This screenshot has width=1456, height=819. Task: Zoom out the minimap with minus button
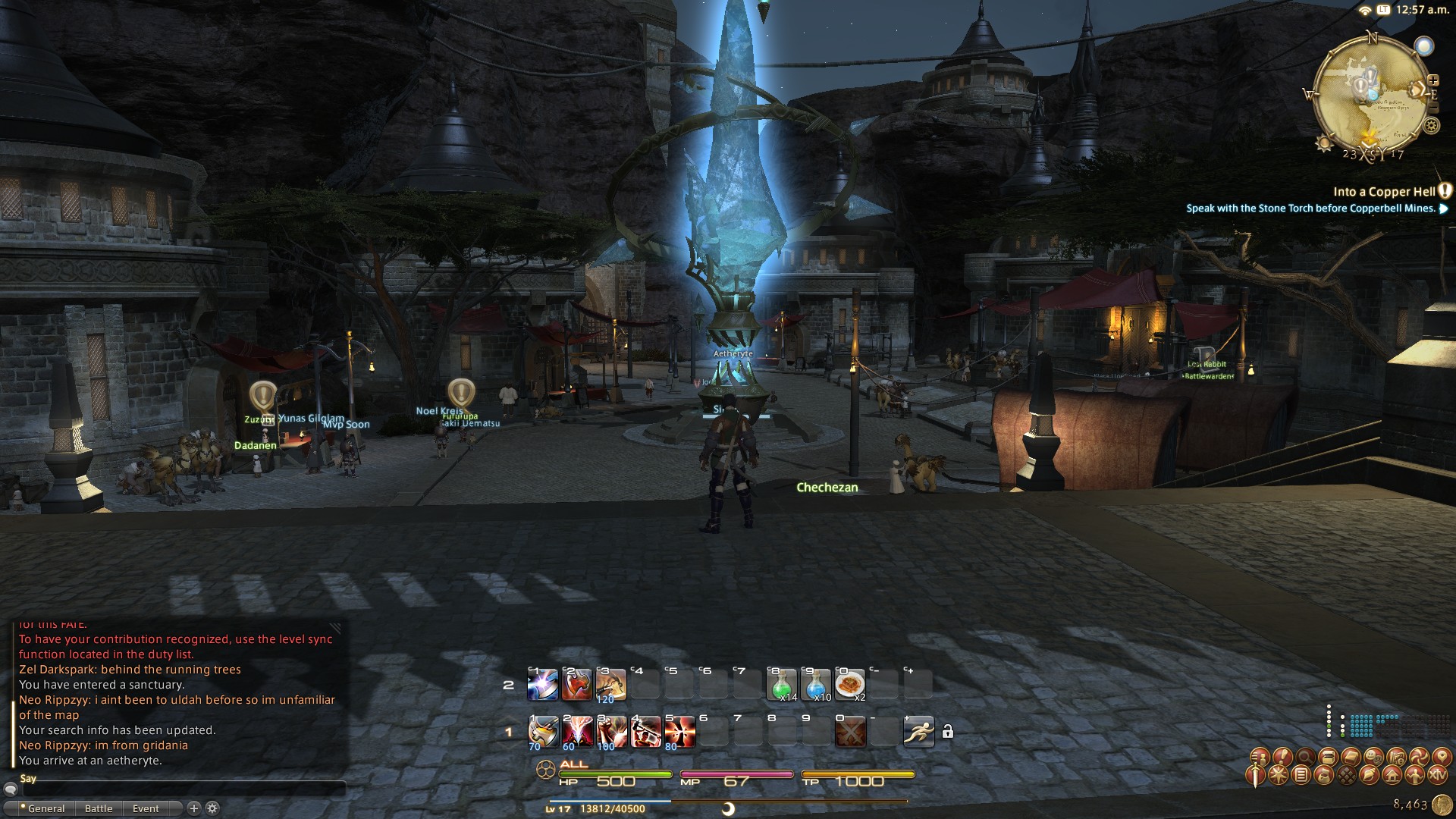pos(1433,108)
